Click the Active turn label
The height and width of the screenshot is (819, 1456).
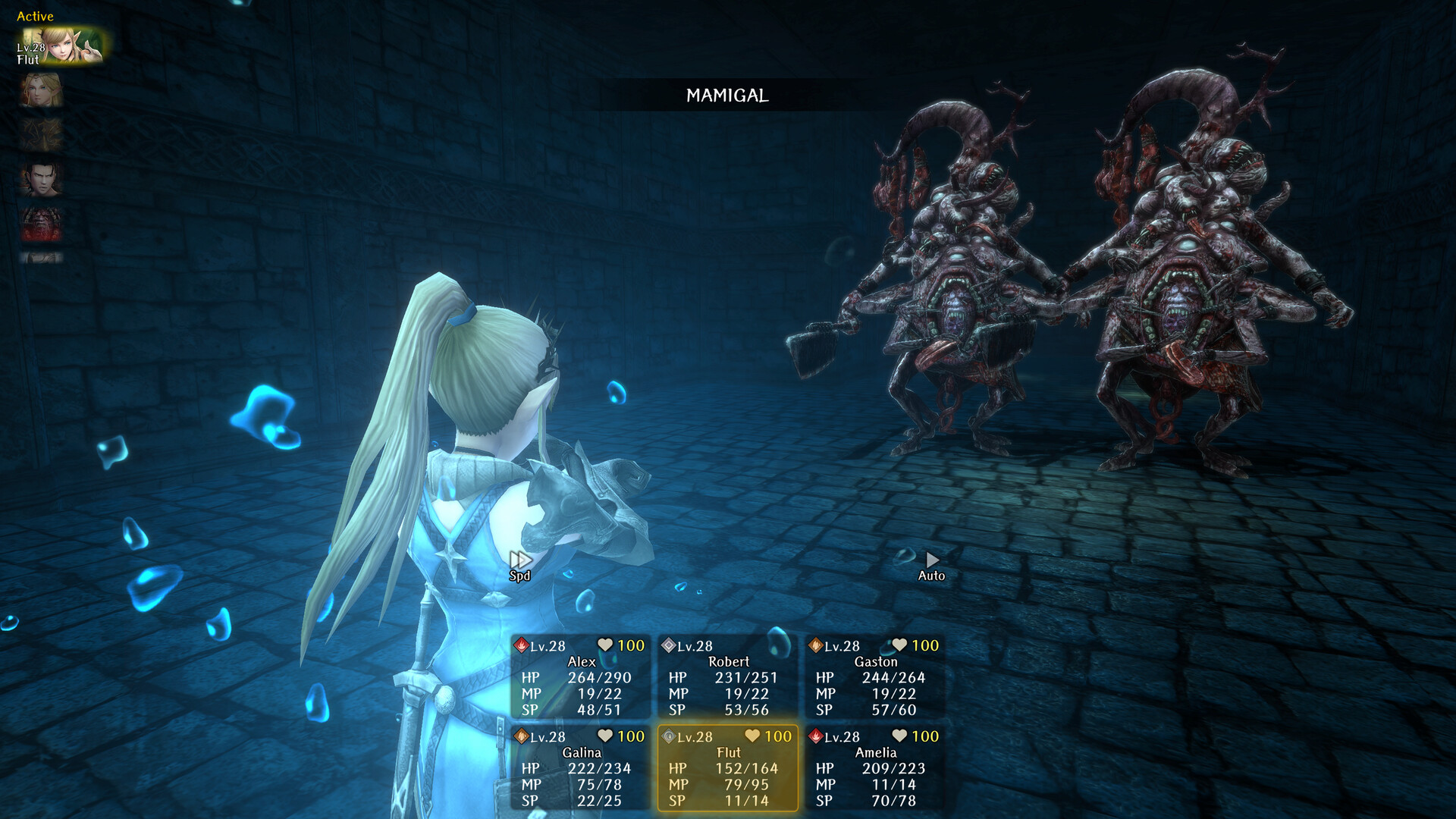pos(34,16)
